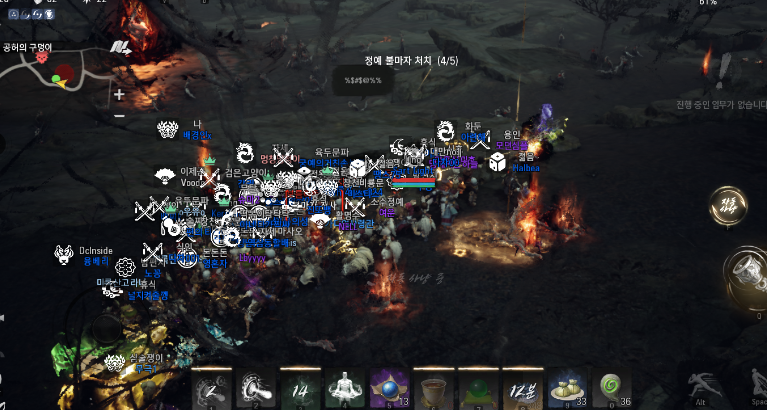Use the green swirl item with 36 count

(x=608, y=387)
